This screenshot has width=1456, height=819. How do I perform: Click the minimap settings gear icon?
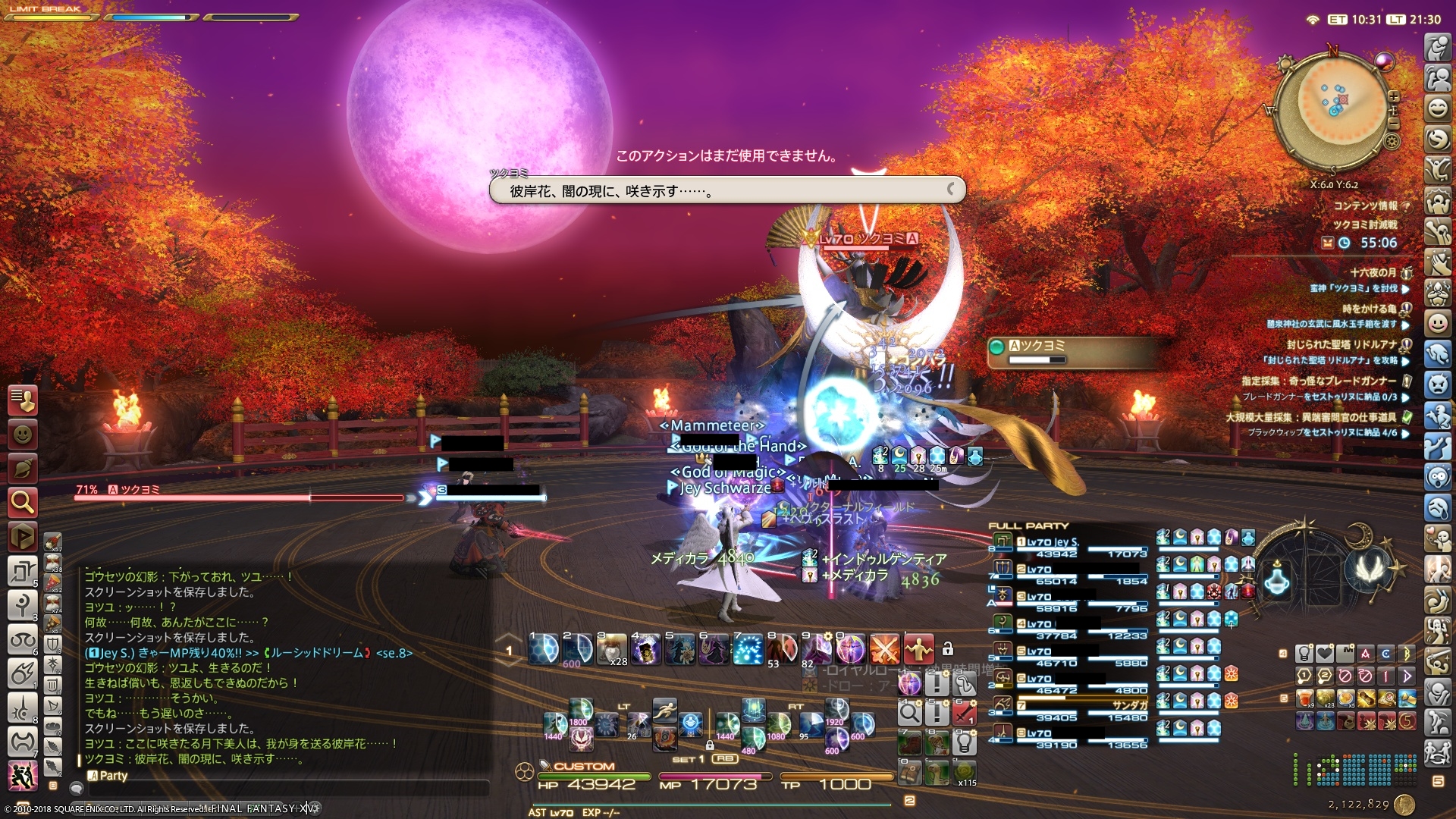(1392, 142)
